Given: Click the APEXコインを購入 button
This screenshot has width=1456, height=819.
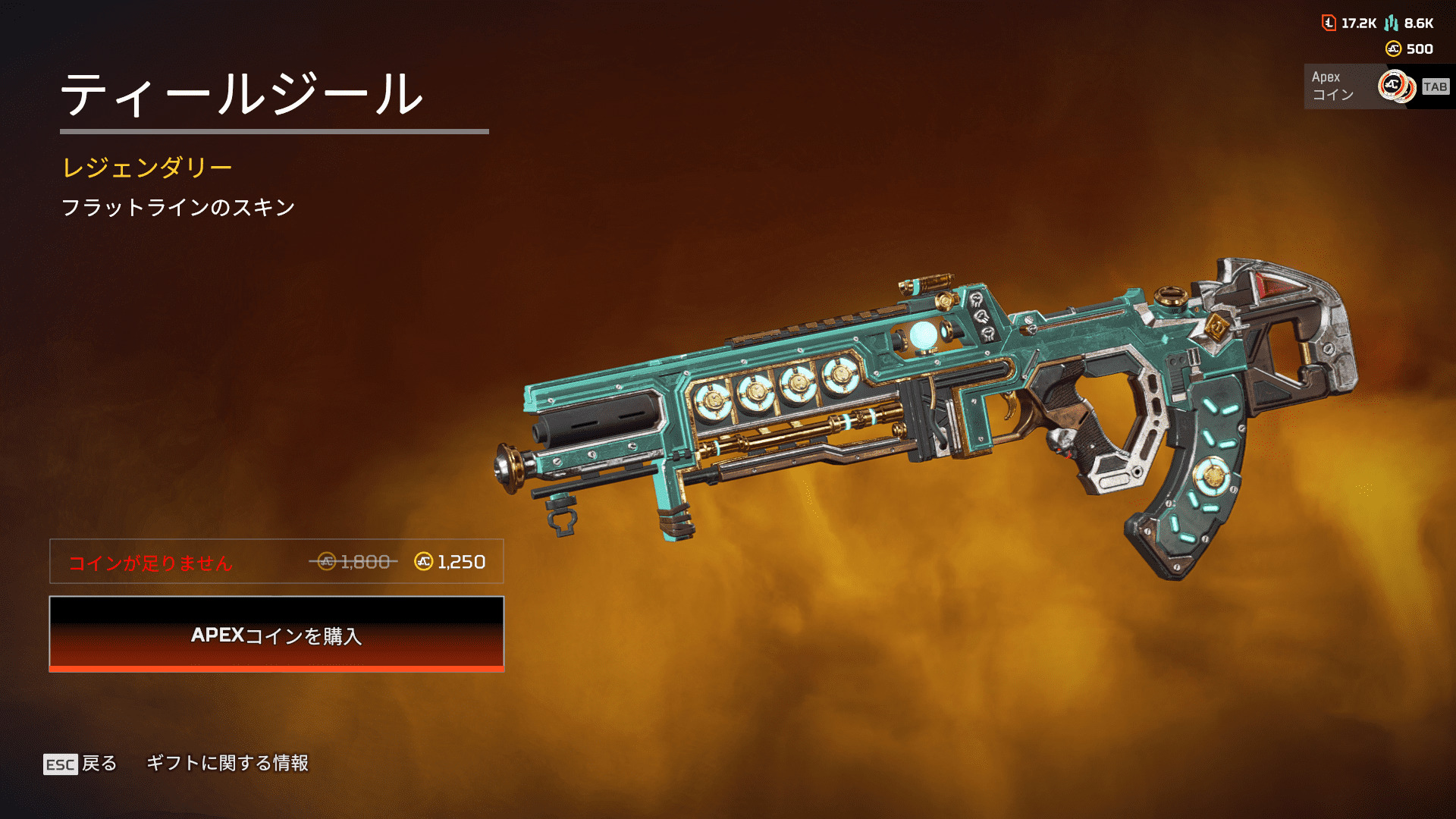Looking at the screenshot, I should pyautogui.click(x=276, y=634).
